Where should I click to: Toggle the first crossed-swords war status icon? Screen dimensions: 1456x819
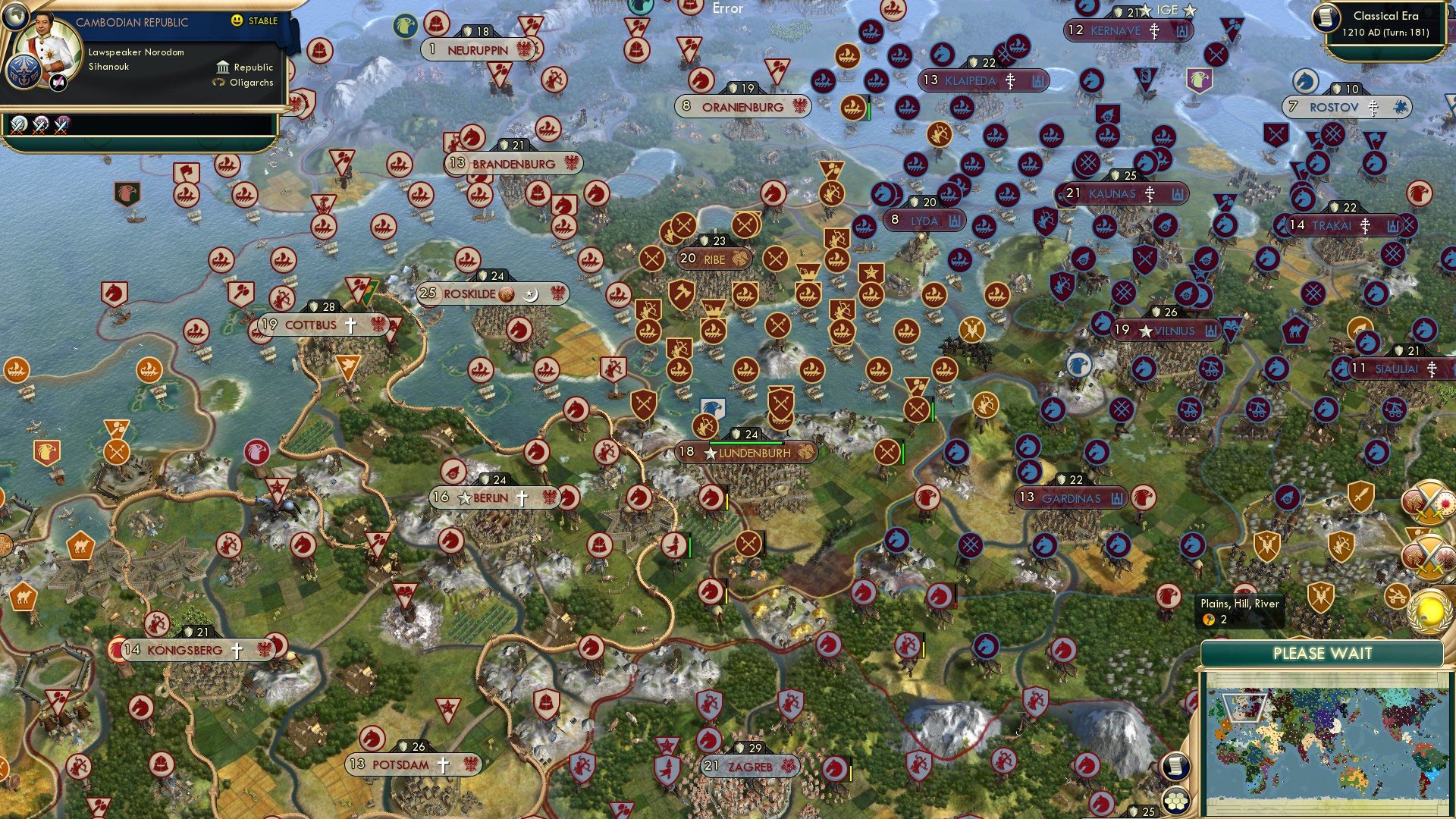tap(17, 126)
